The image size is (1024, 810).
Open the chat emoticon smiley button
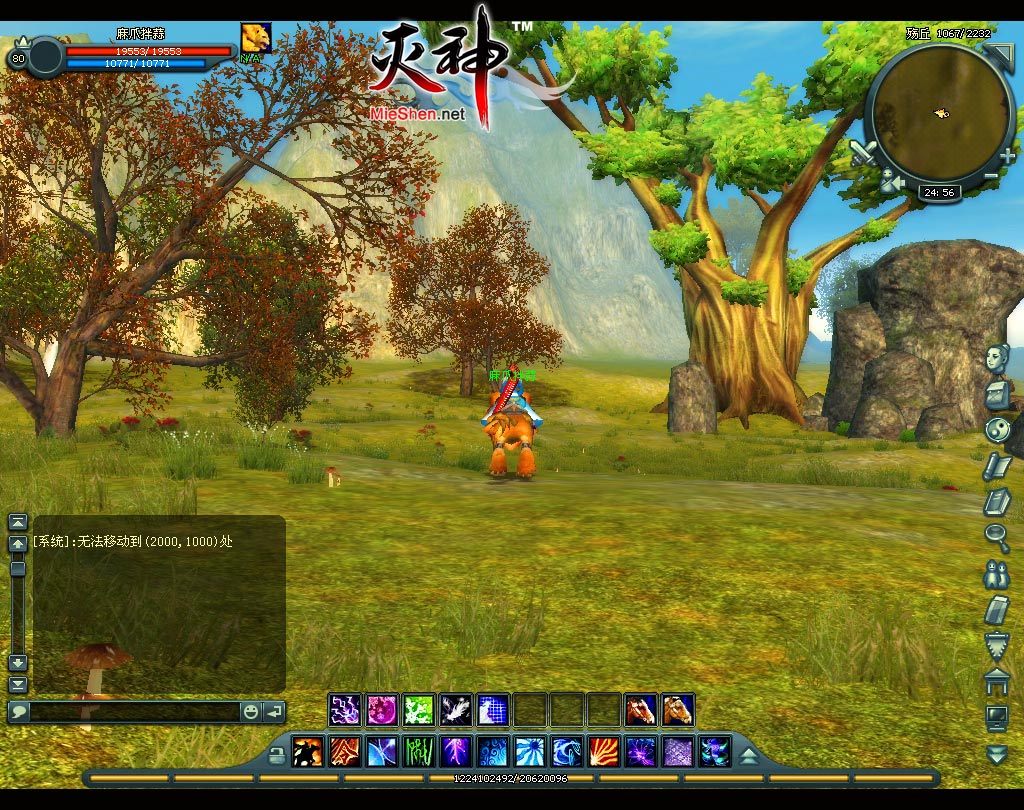click(250, 712)
